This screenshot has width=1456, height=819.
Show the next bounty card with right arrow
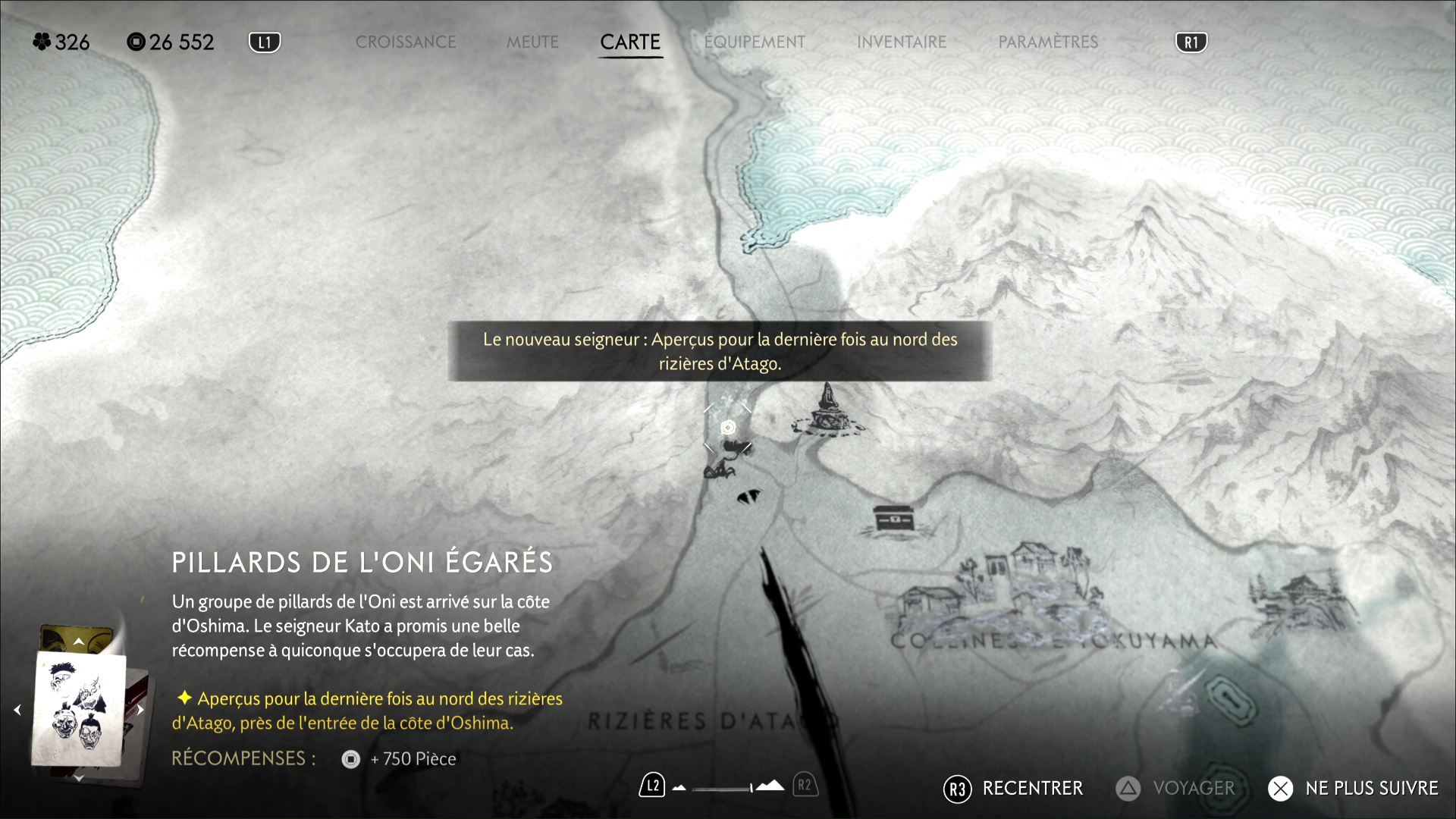pyautogui.click(x=140, y=710)
